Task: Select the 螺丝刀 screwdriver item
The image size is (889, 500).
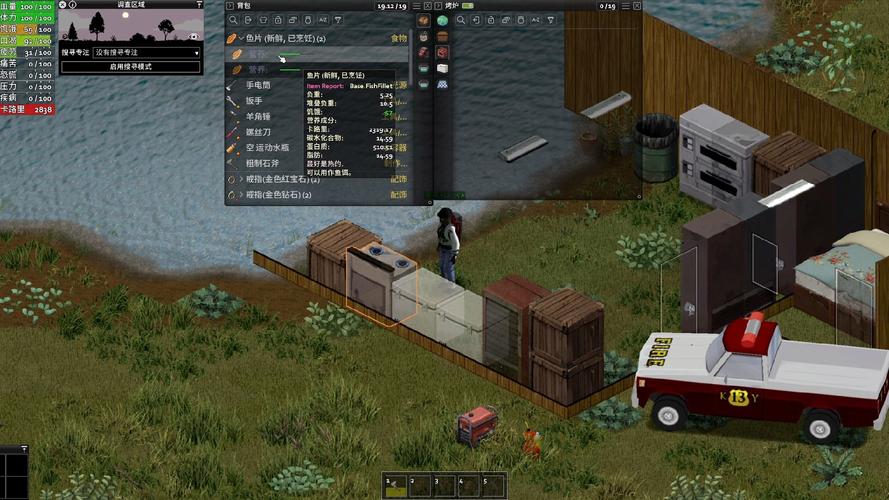Action: pos(258,131)
